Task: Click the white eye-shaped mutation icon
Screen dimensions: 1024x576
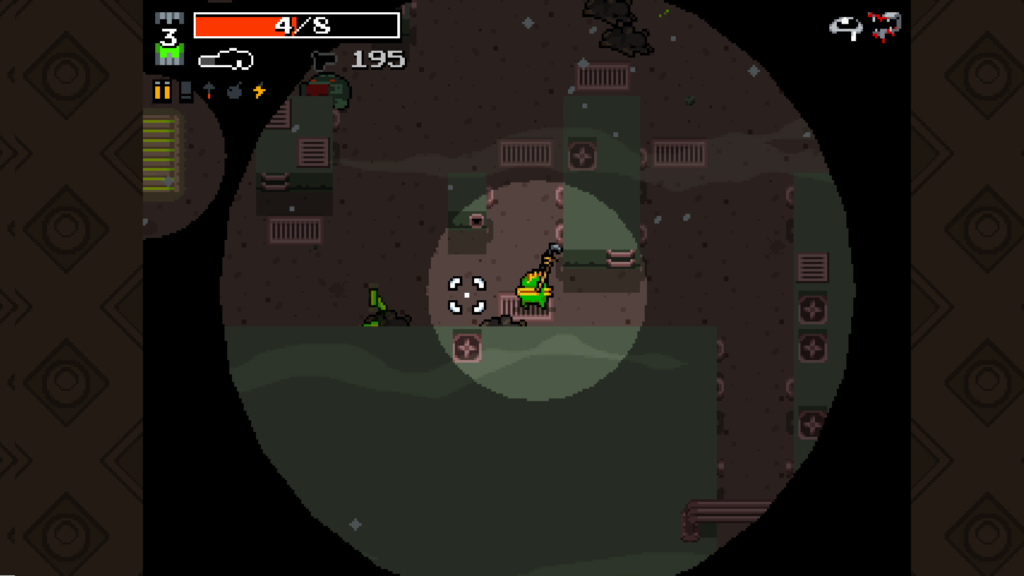Action: [x=846, y=27]
